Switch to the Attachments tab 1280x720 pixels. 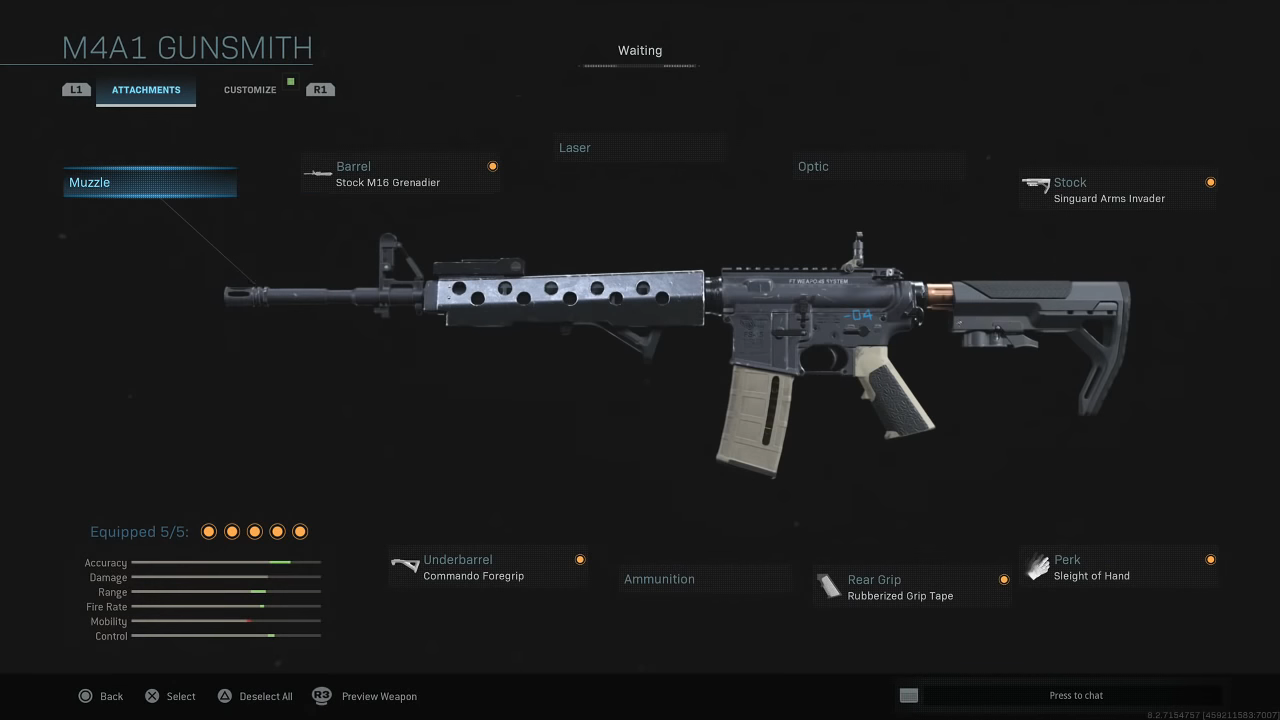click(146, 90)
